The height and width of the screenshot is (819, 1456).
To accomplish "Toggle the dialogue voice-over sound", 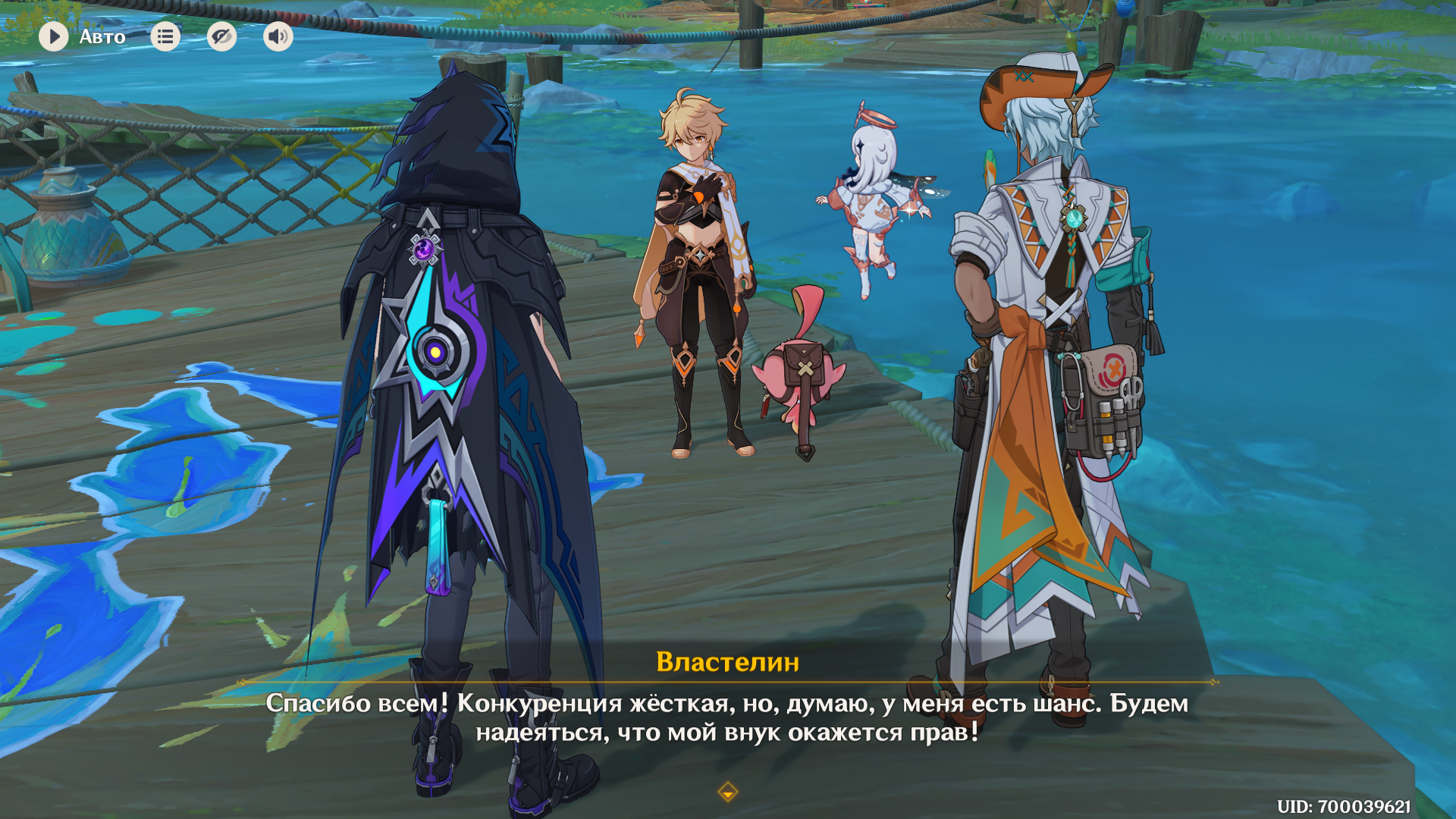I will [278, 36].
